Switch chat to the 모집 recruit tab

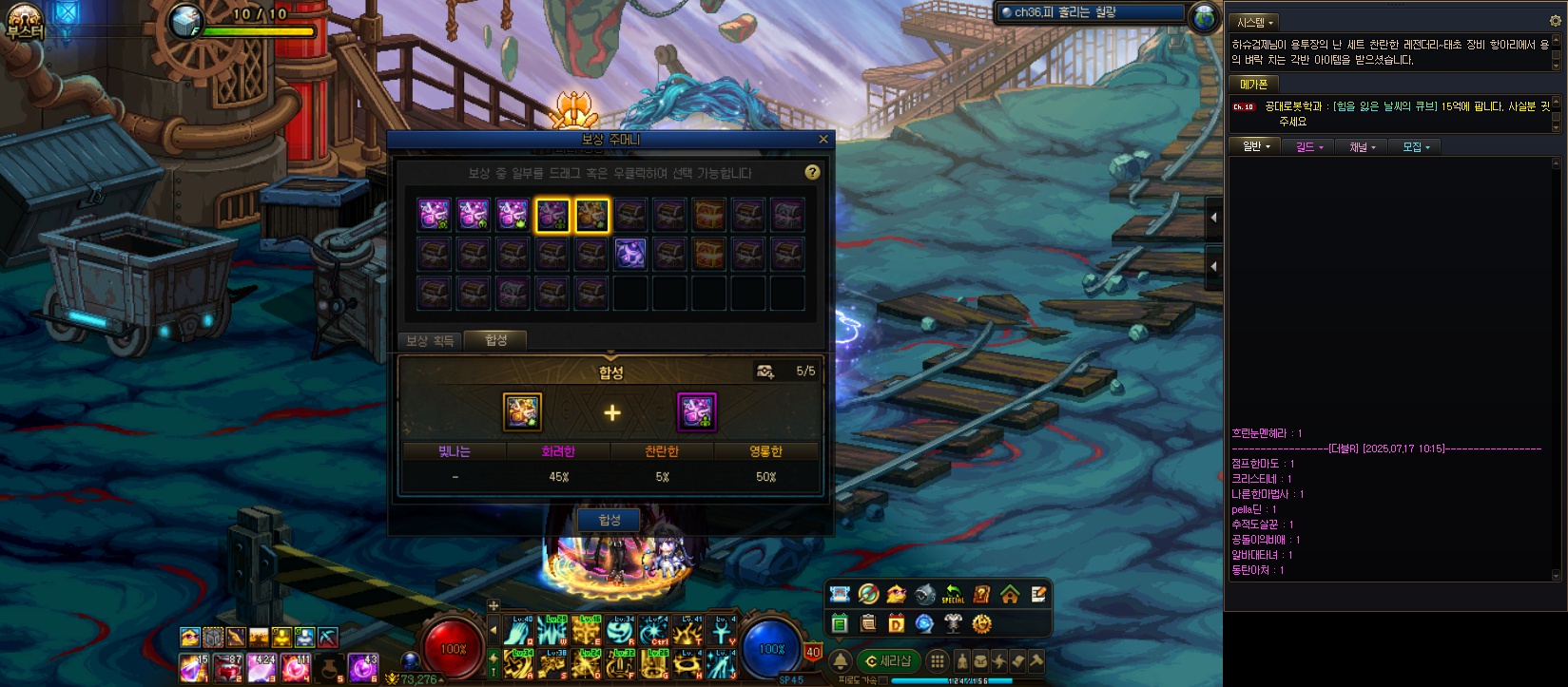[x=1415, y=146]
